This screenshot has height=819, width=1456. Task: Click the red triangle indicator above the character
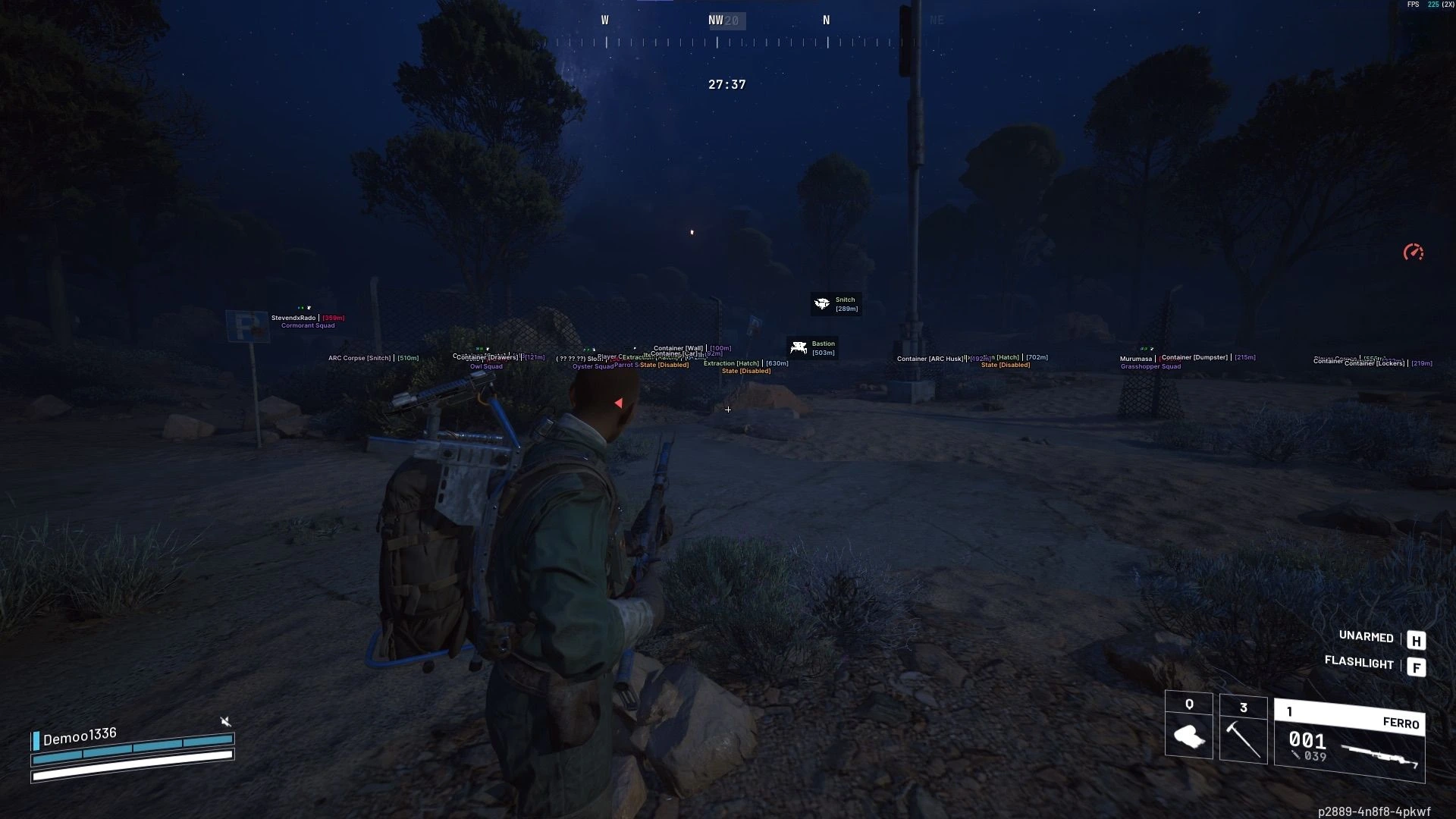click(619, 403)
